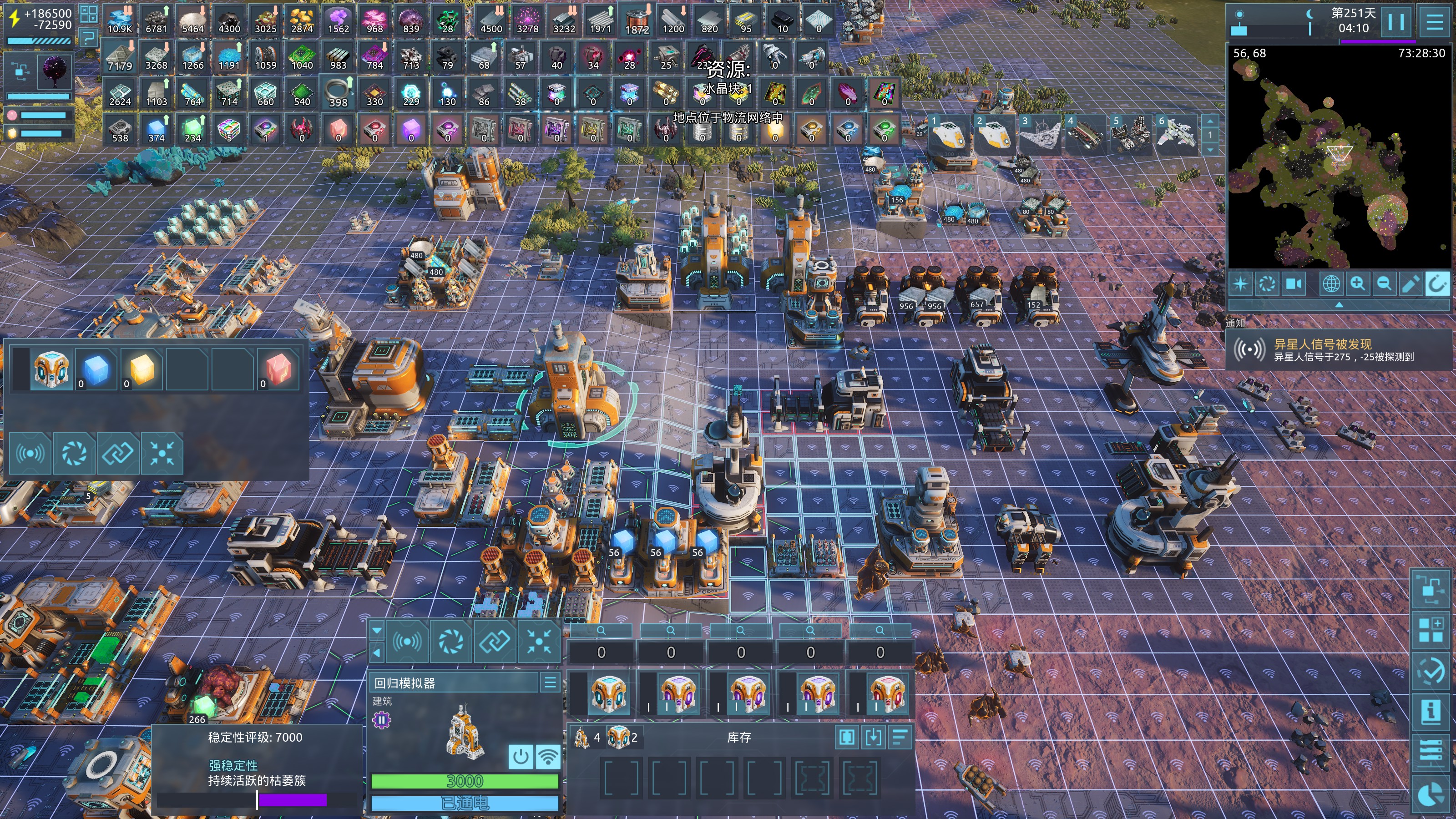
Task: Toggle the logistics network wifi button
Action: click(x=548, y=756)
